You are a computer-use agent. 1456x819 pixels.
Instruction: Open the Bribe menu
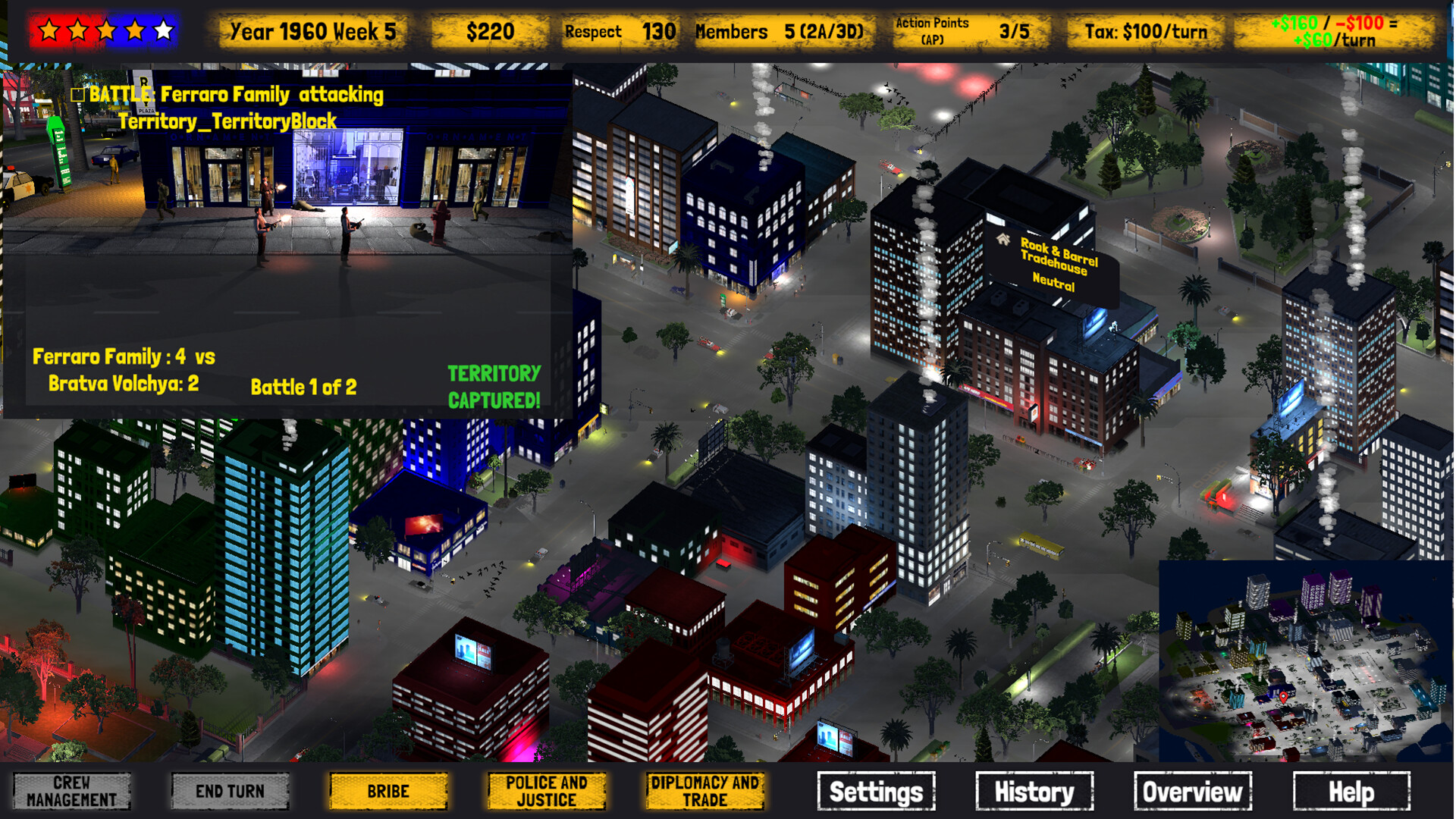point(388,791)
